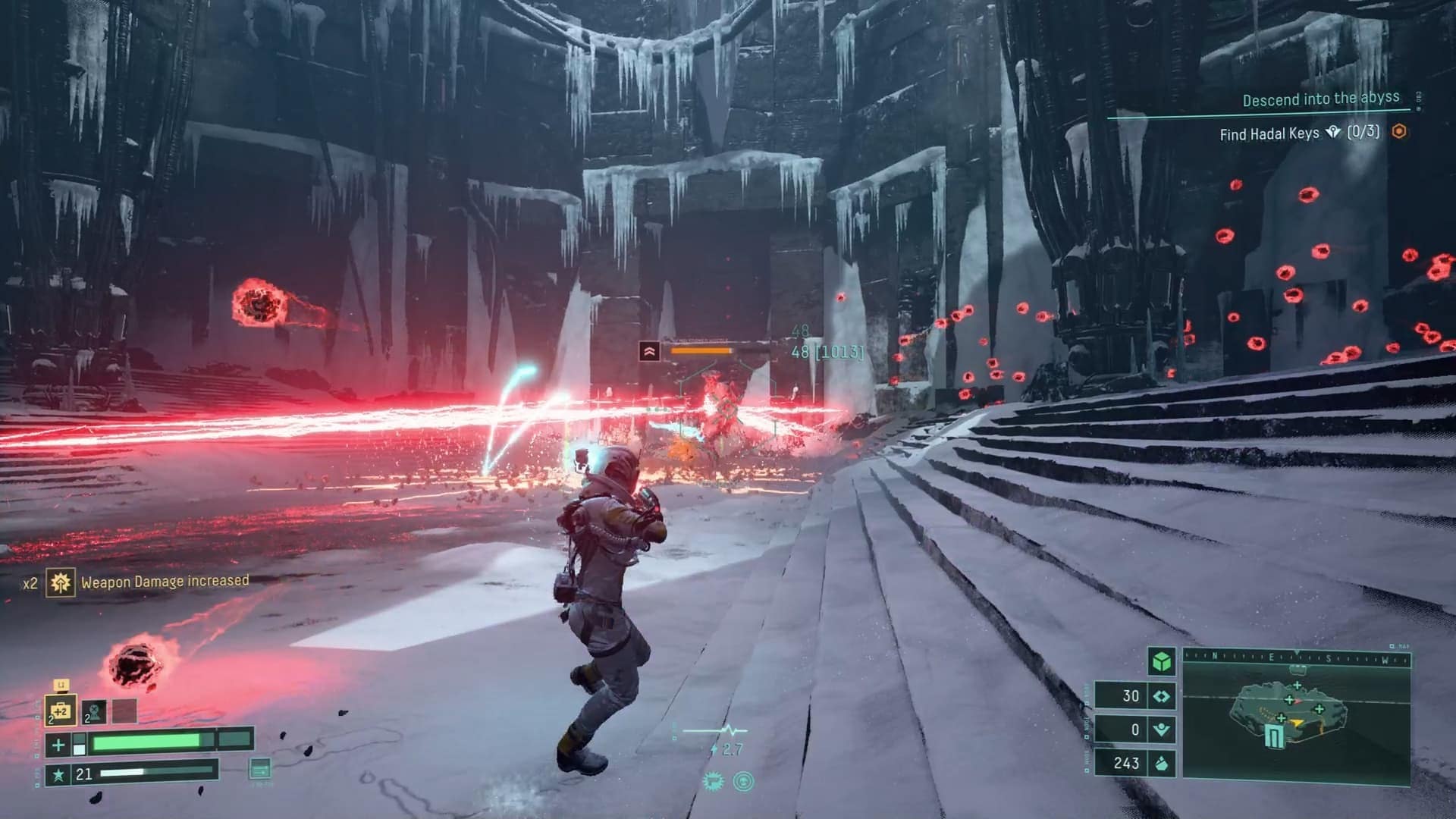Select the yellow +2 medkit consumable slot
The image size is (1456, 819).
click(60, 710)
